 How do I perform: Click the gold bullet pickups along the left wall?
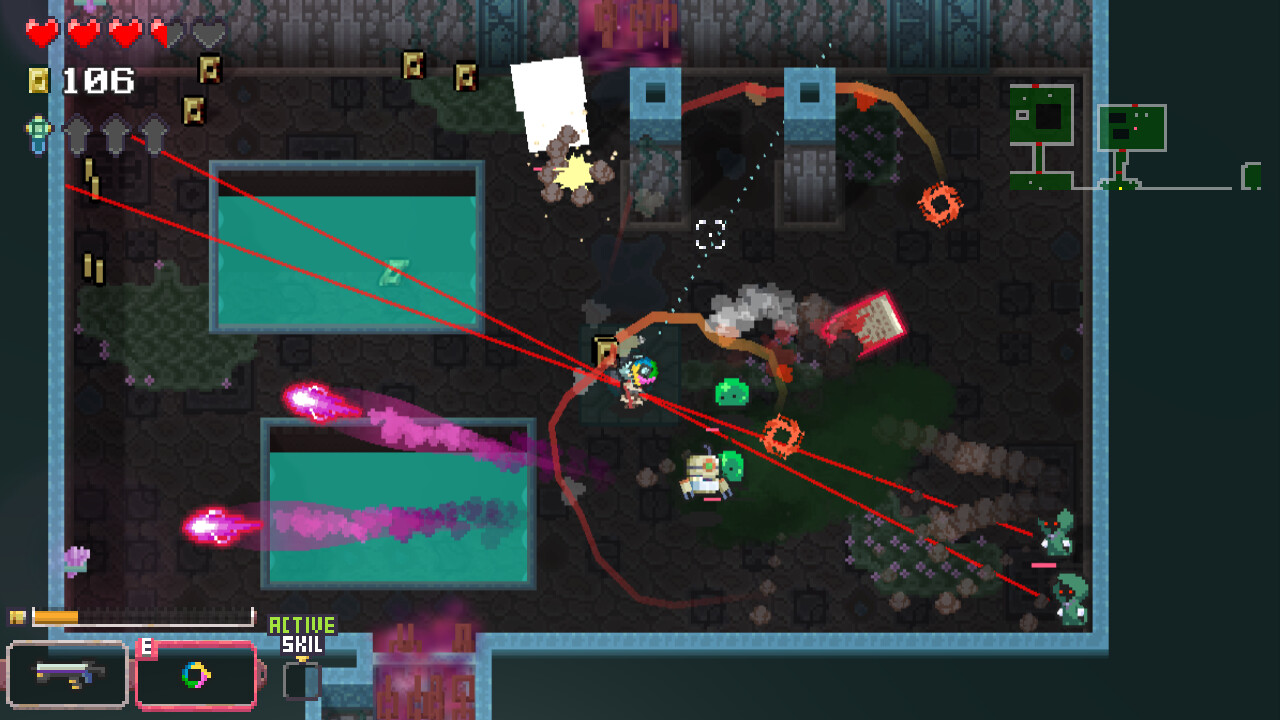(92, 178)
